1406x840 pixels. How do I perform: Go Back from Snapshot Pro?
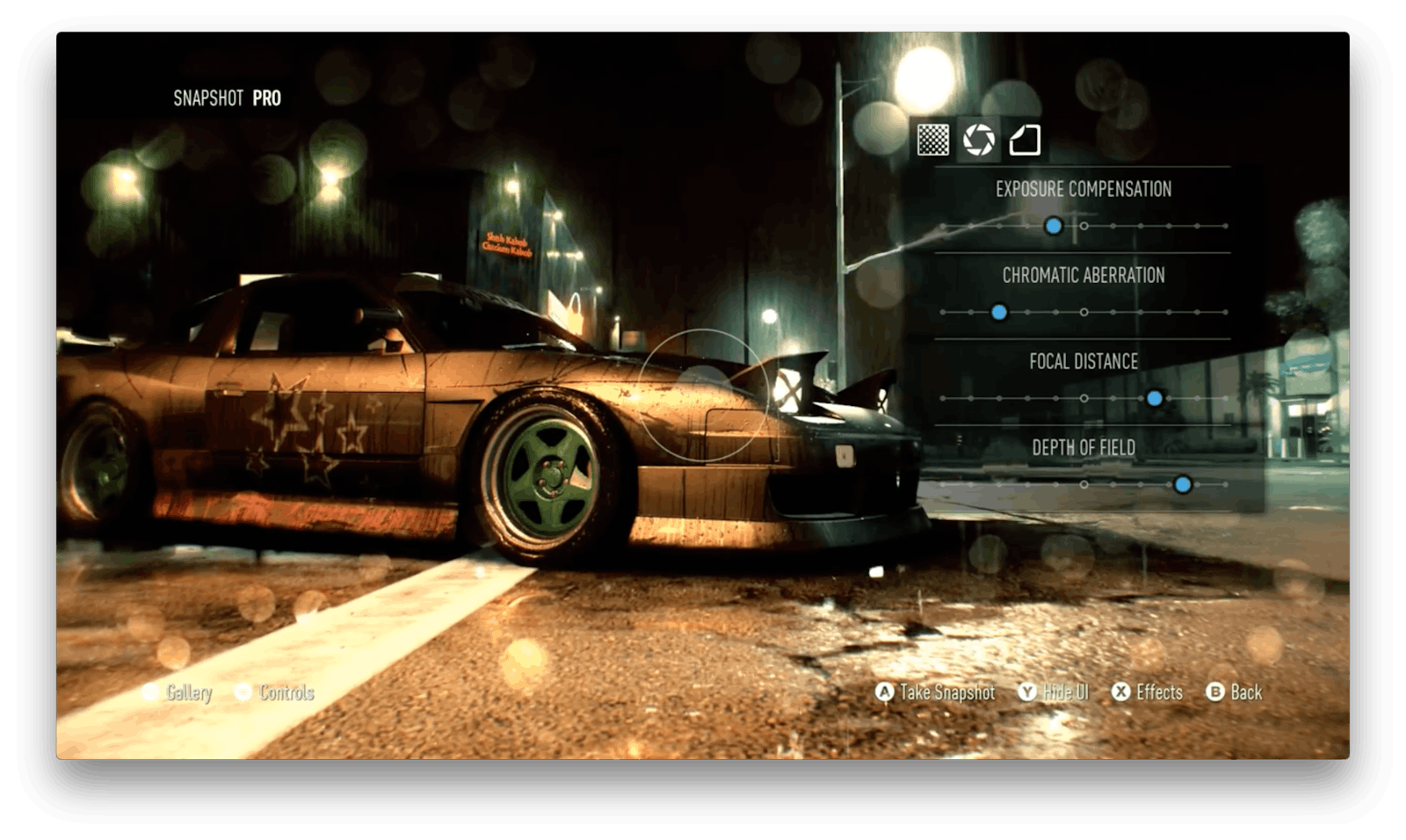pos(1235,692)
